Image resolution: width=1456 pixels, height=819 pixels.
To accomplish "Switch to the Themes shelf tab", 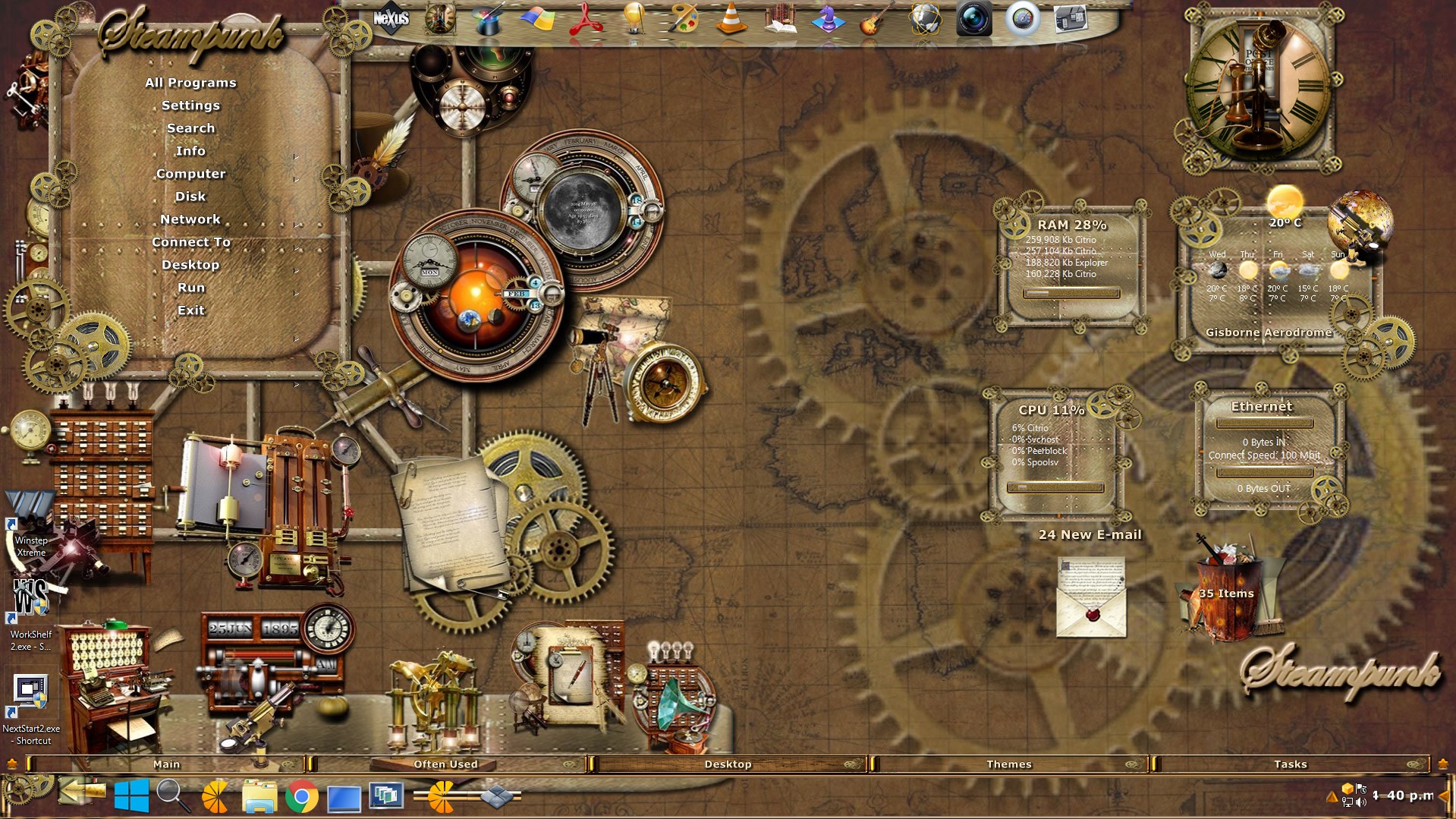I will pos(1008,764).
